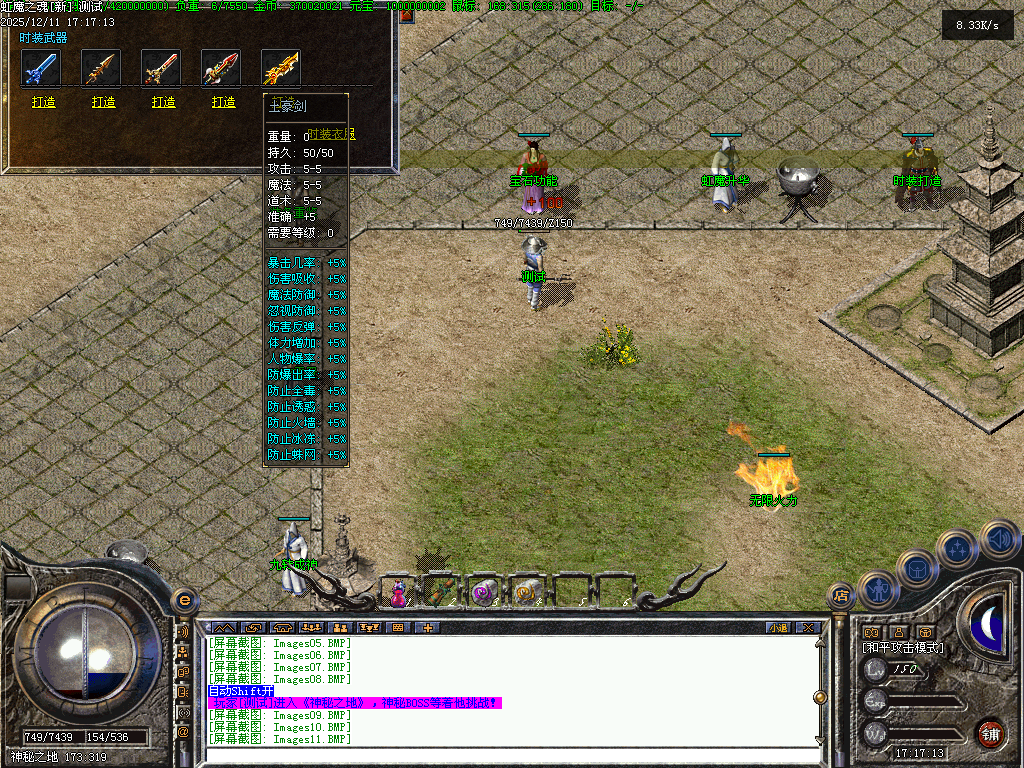Viewport: 1024px width, 768px height.
Task: Open the character status round button
Action: [x=876, y=589]
